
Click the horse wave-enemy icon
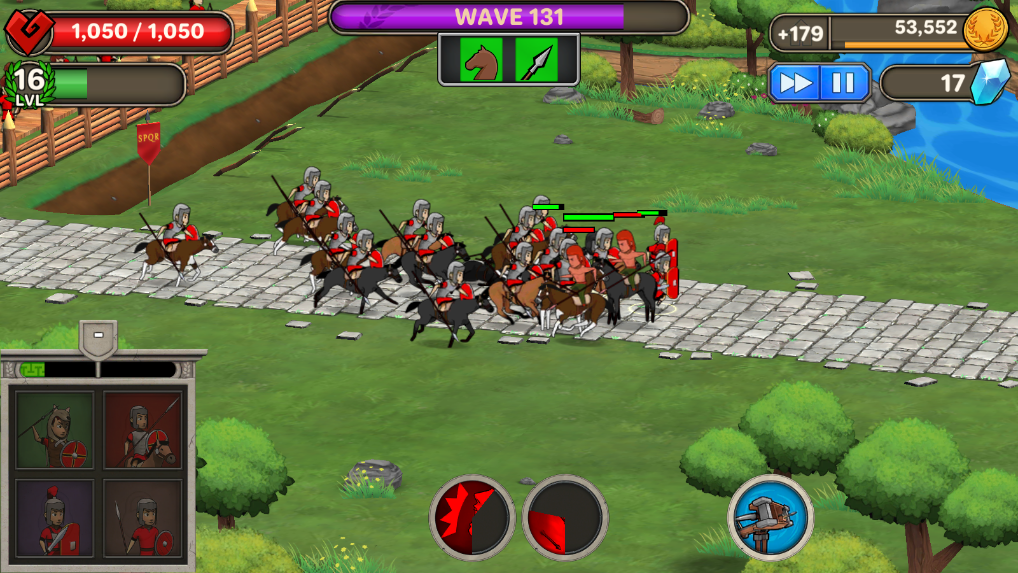(481, 60)
